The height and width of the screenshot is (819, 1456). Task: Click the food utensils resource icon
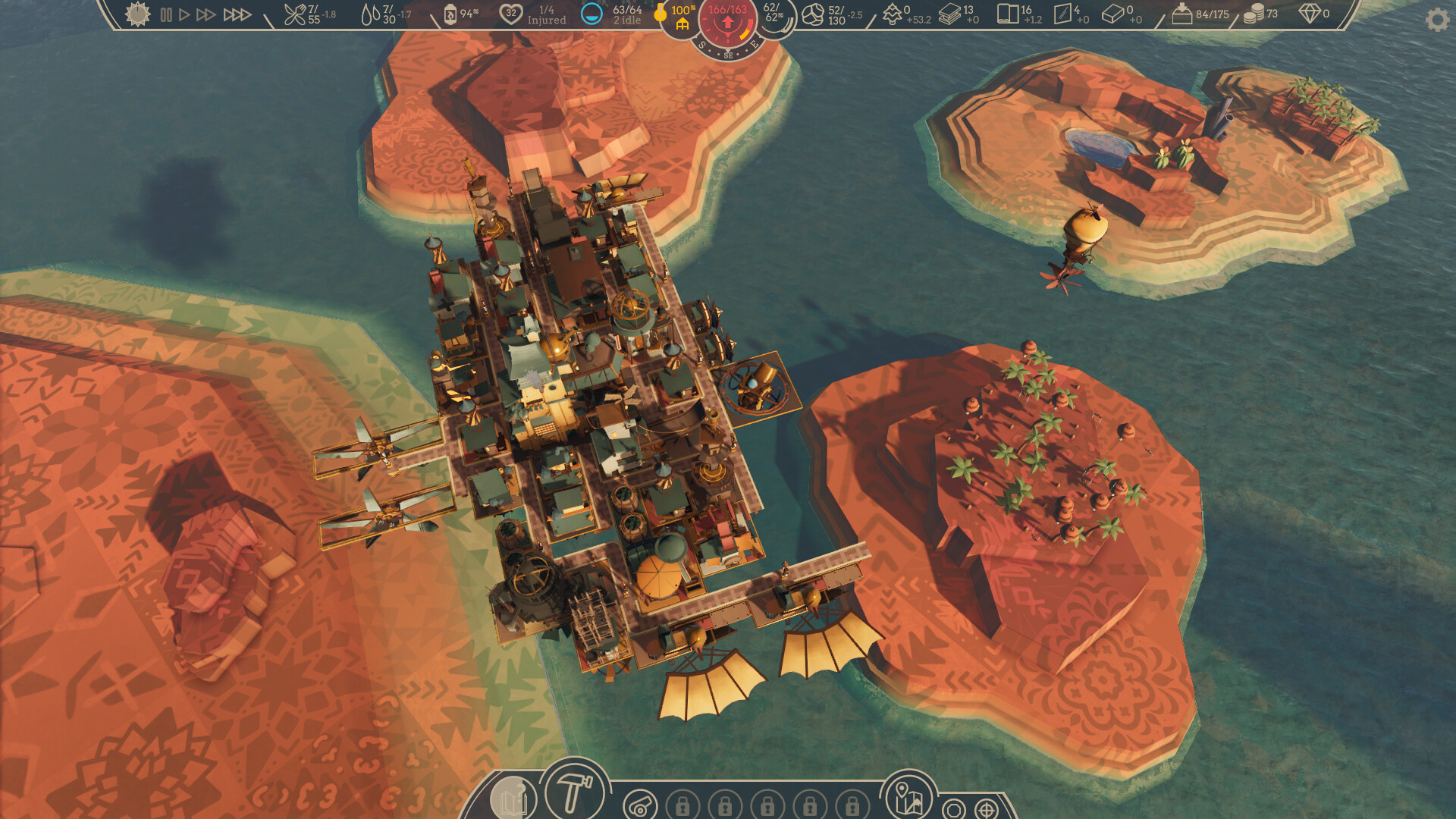[x=295, y=13]
